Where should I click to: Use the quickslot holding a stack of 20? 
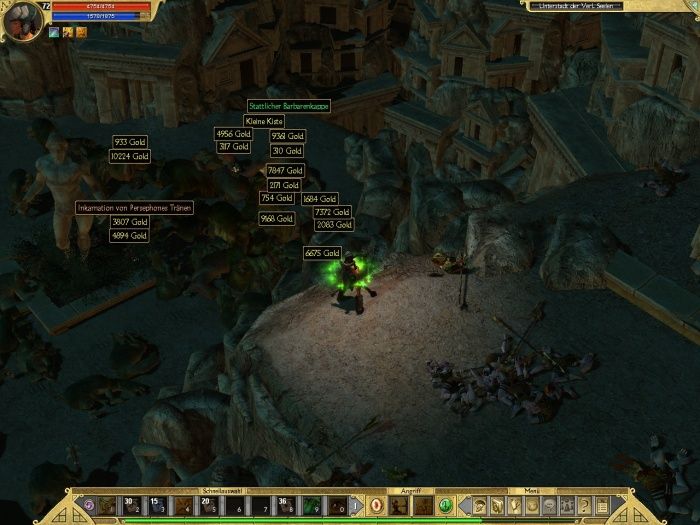(x=209, y=506)
